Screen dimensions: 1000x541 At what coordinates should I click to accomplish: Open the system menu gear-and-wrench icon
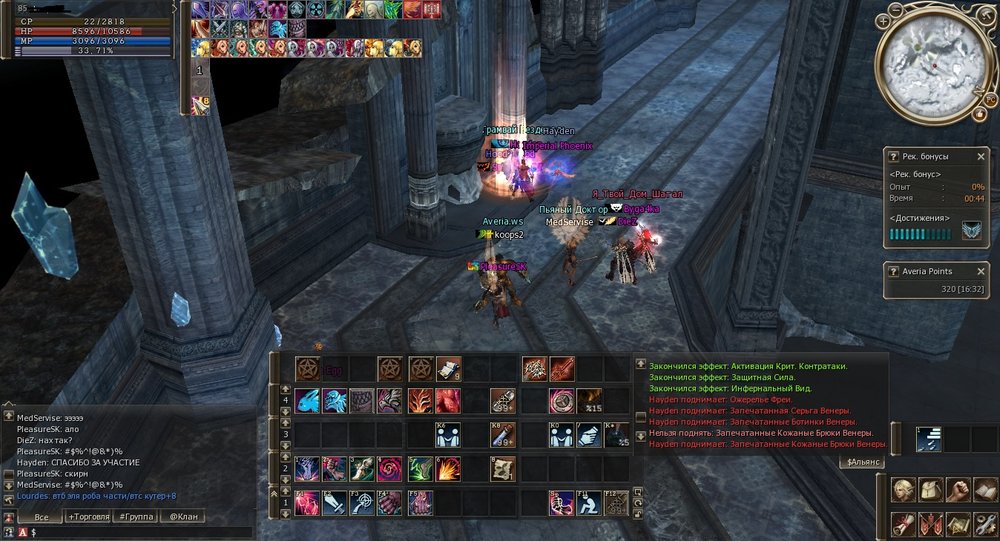point(984,522)
